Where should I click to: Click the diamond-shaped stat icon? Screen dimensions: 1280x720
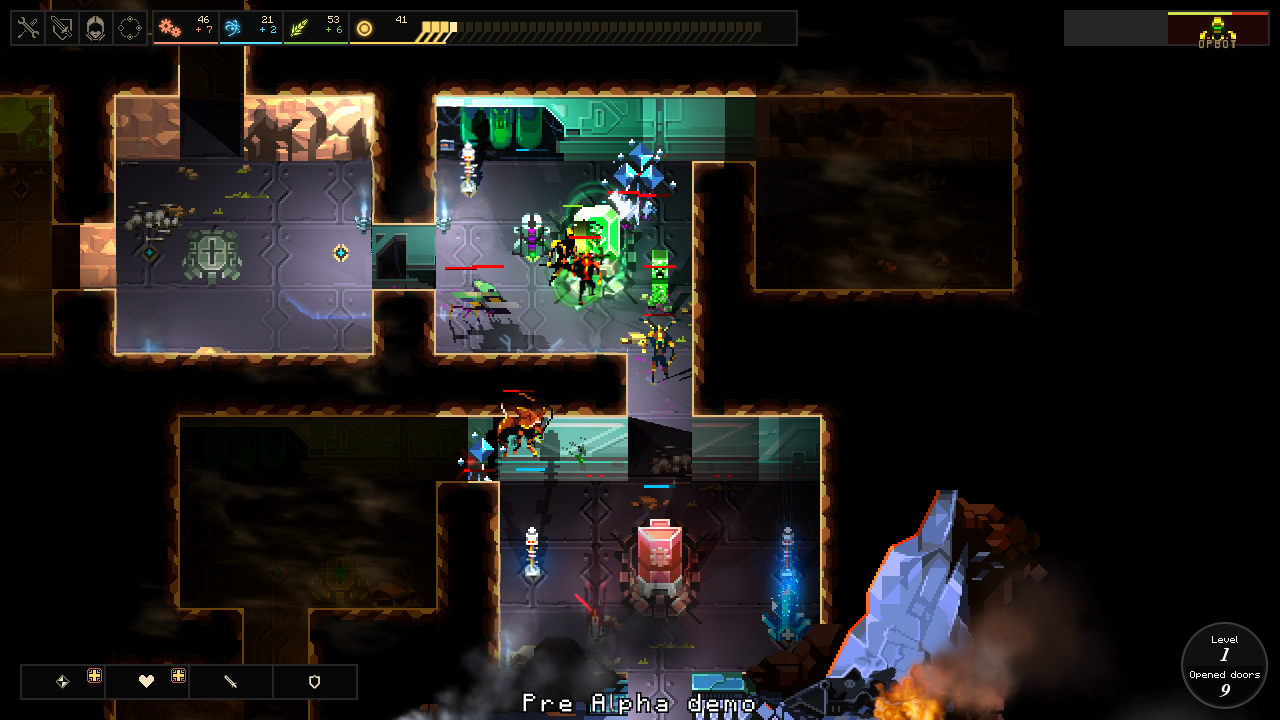(x=63, y=682)
